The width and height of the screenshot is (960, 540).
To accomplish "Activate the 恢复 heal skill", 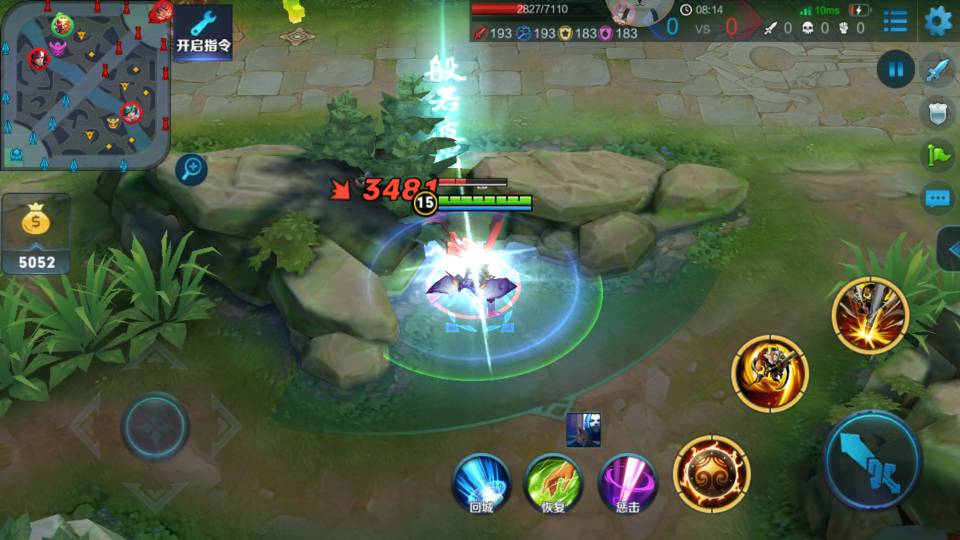I will click(x=554, y=482).
